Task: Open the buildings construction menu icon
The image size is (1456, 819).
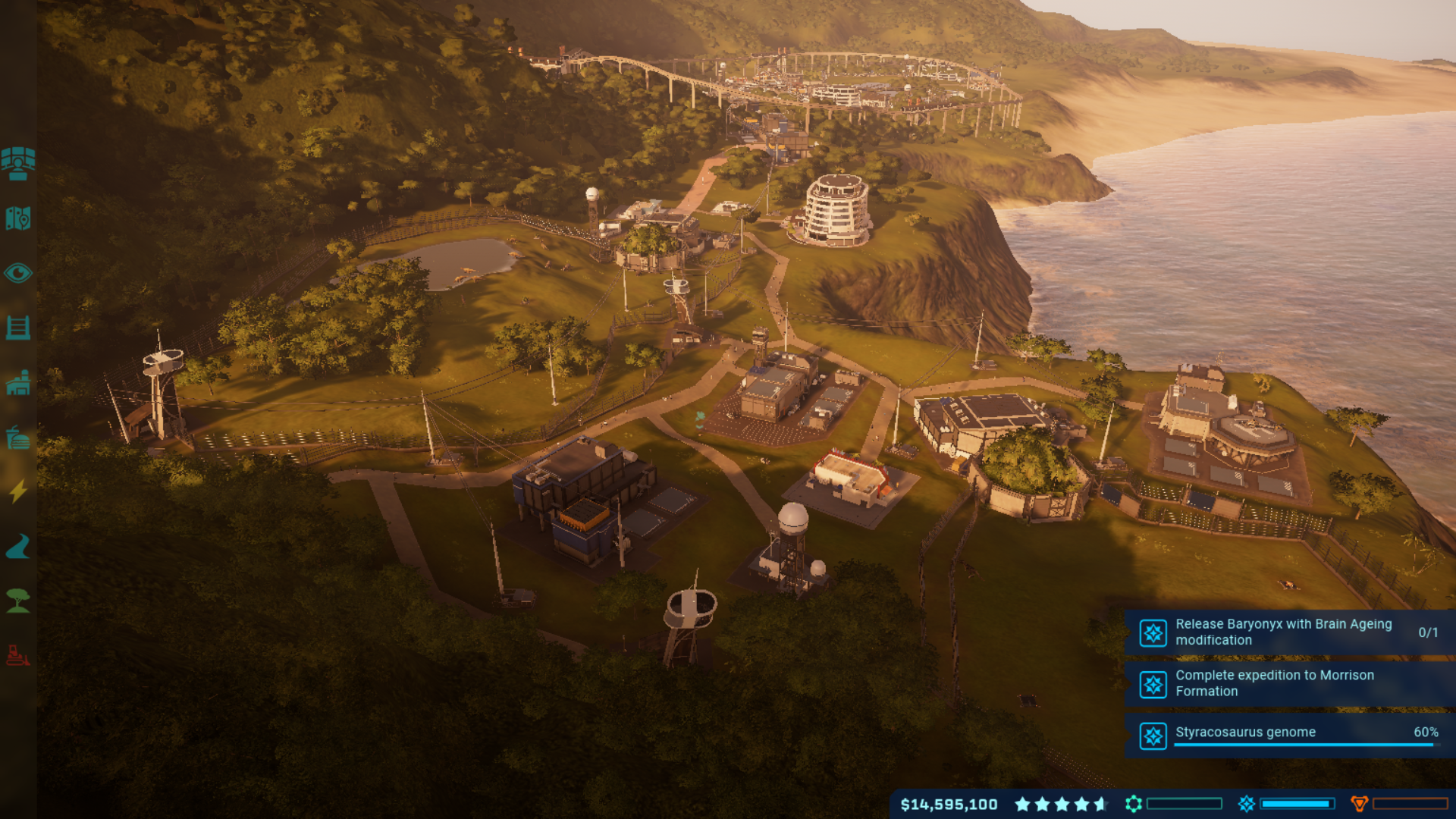Action: (19, 383)
